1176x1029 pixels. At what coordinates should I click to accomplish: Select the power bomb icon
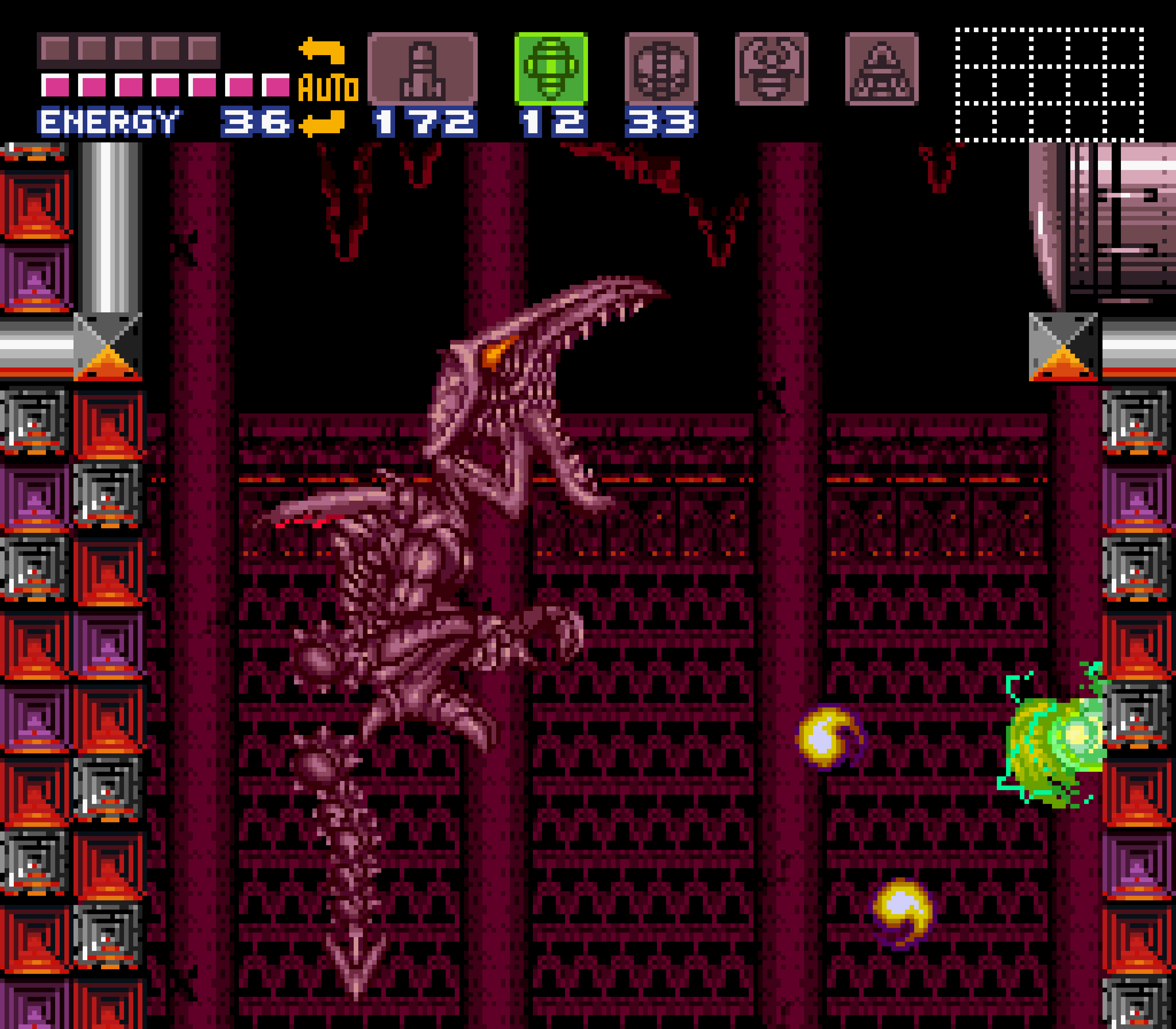[661, 69]
